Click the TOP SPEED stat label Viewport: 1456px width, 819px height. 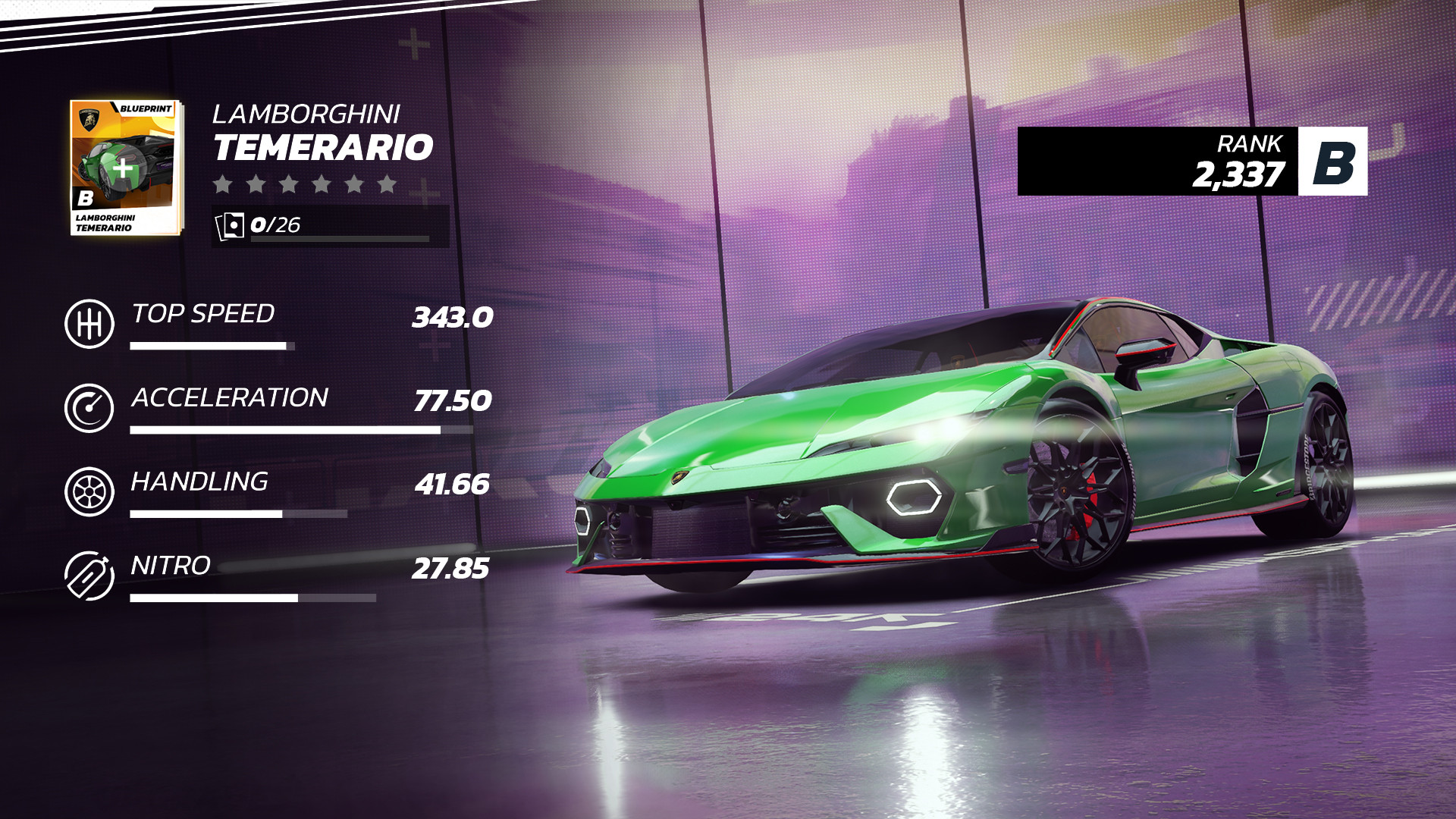point(202,313)
